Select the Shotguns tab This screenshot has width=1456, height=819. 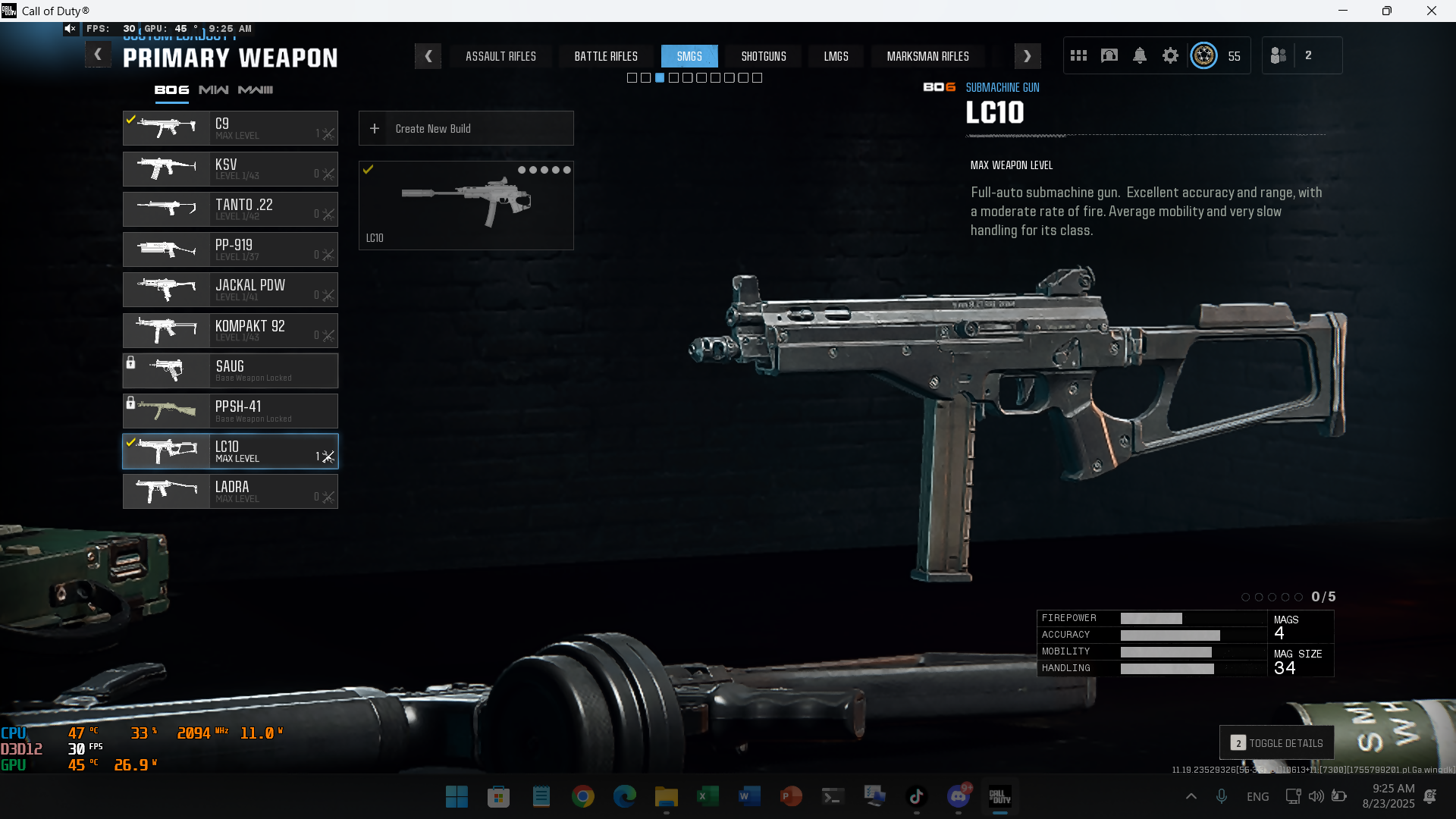pyautogui.click(x=764, y=56)
